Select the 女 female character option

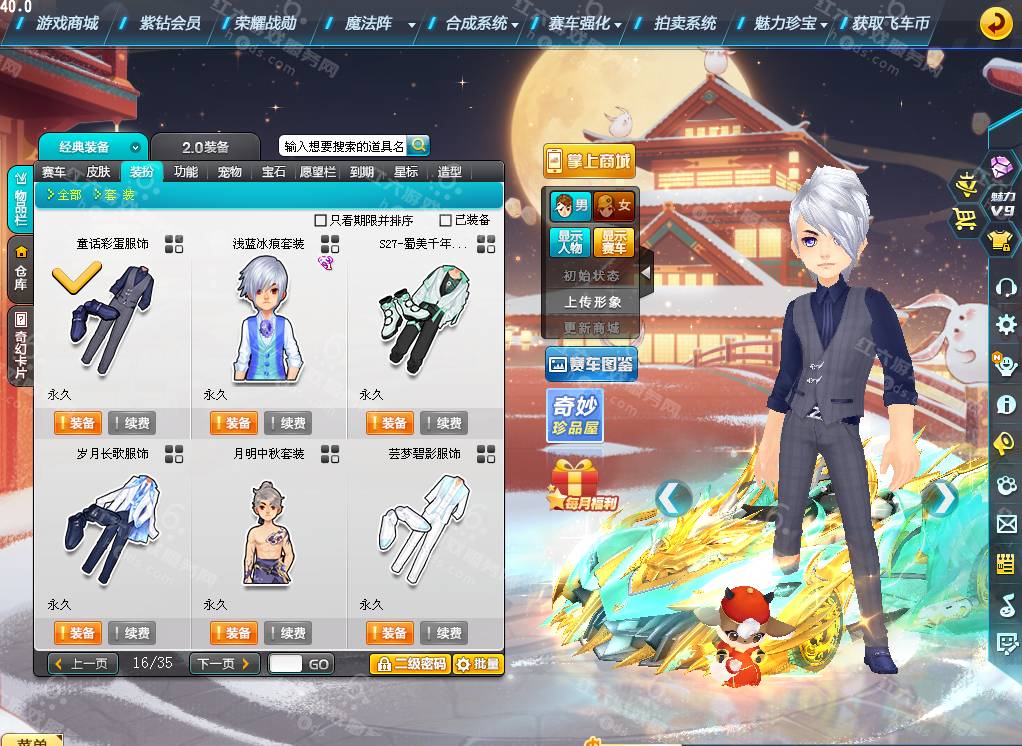(614, 207)
